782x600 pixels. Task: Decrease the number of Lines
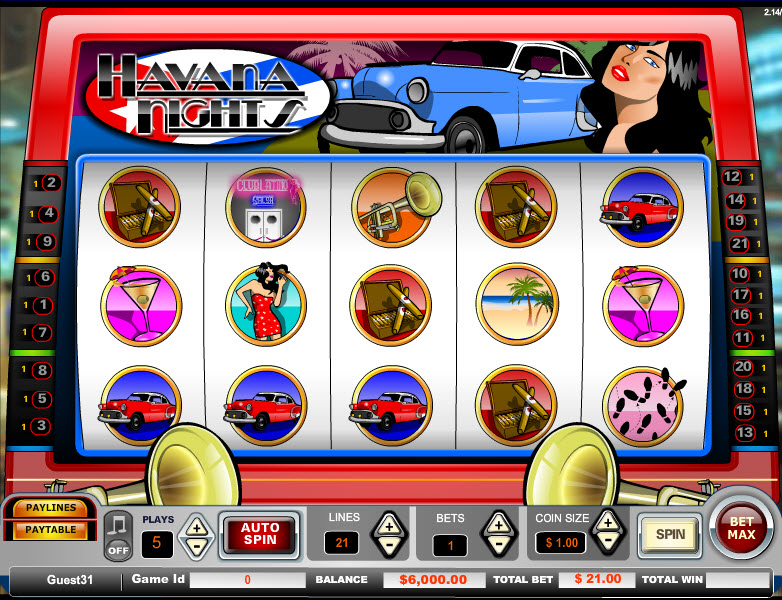click(388, 546)
